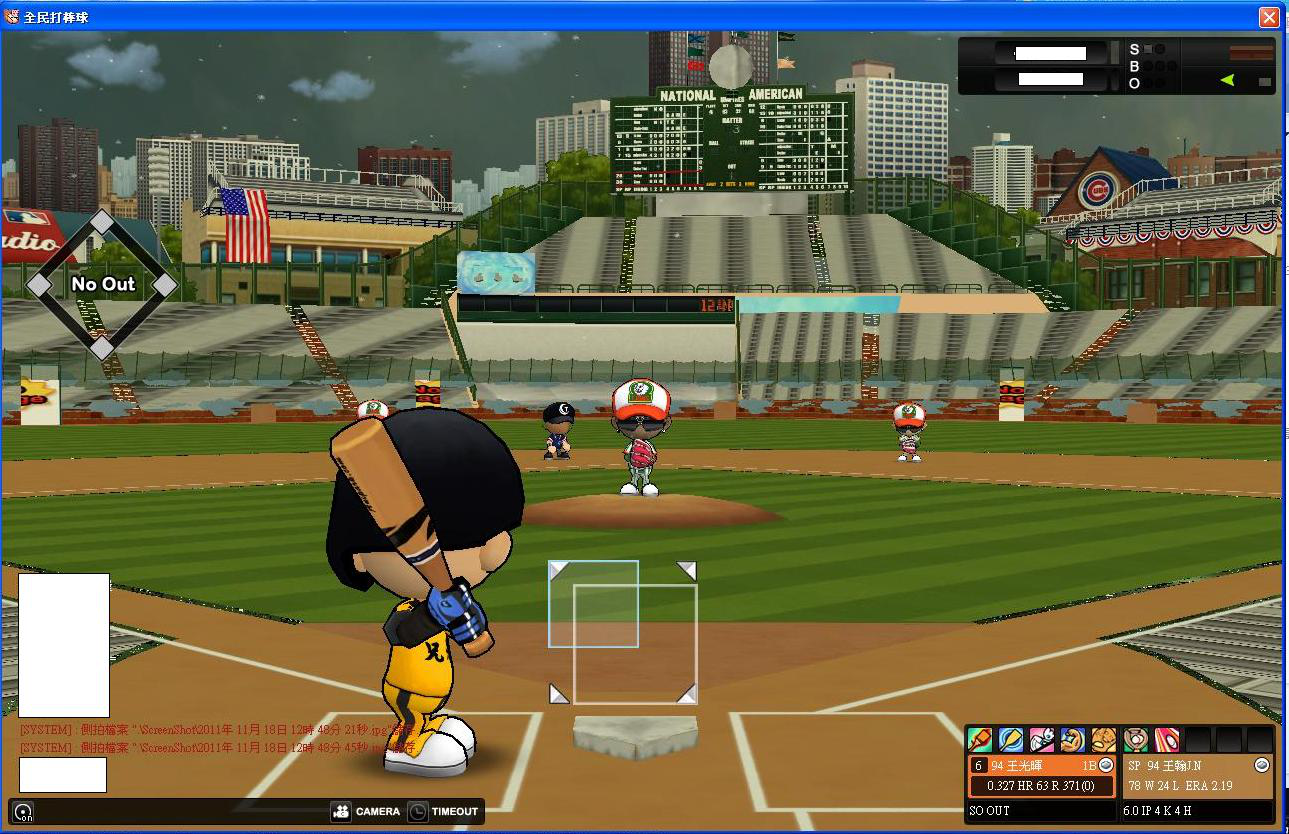This screenshot has height=834, width=1289.
Task: Call a TIMEOUT
Action: (445, 811)
